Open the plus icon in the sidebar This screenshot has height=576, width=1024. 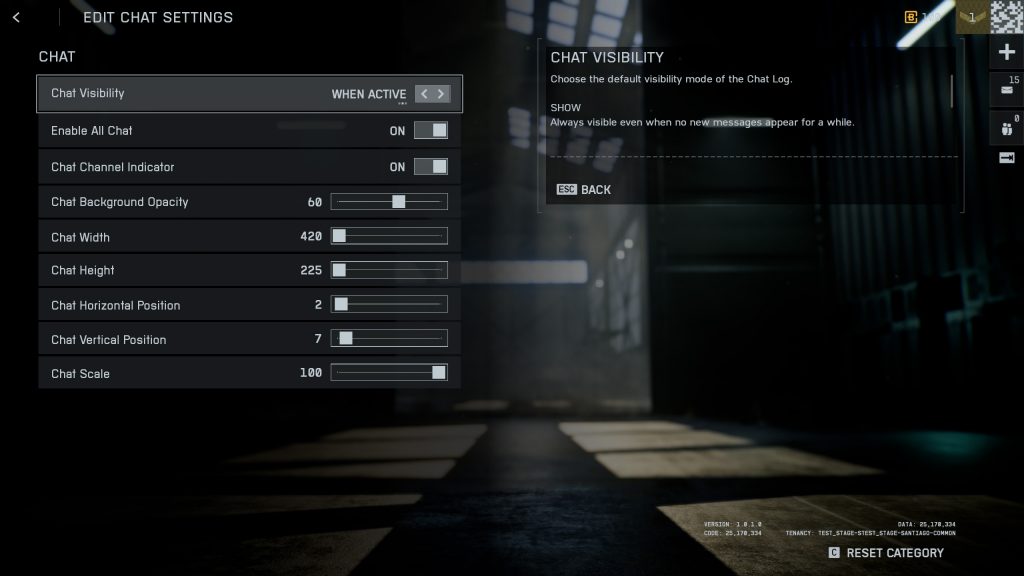1006,52
